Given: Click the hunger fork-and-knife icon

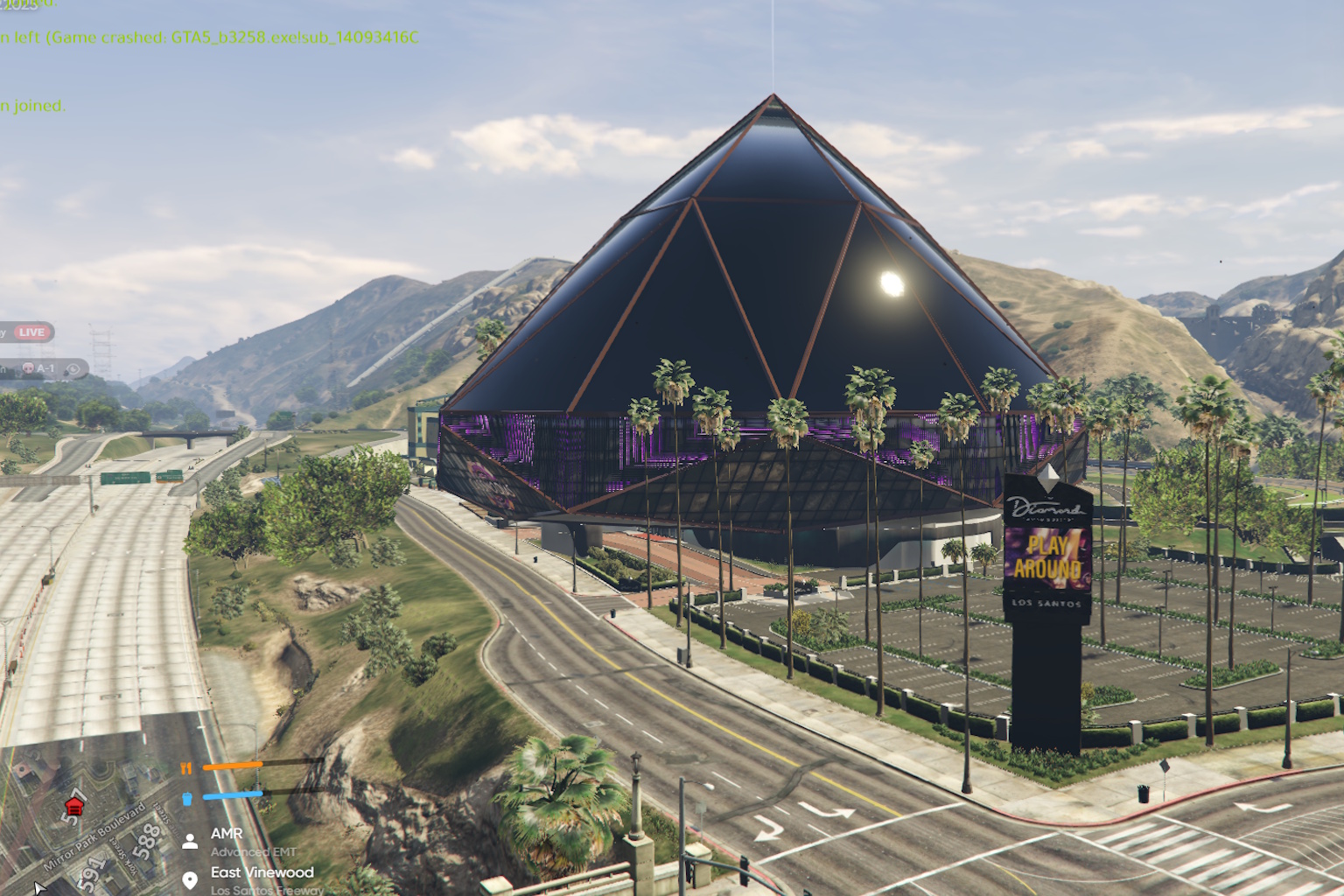Looking at the screenshot, I should 185,767.
